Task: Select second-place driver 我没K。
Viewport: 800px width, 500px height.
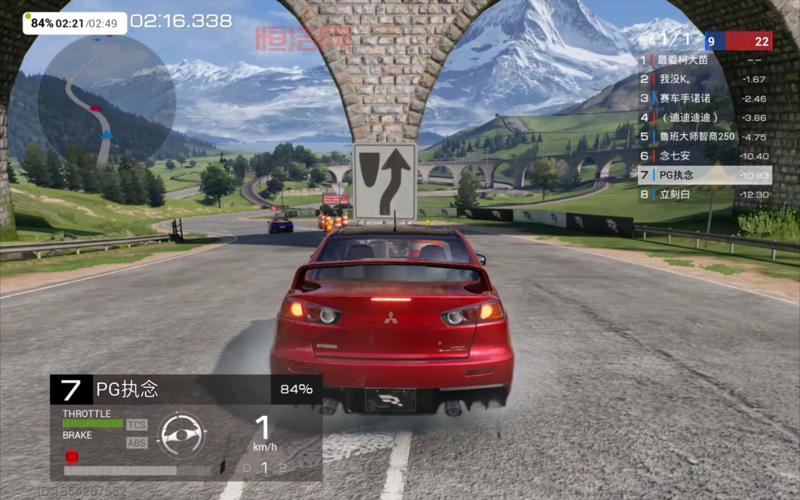Action: pos(704,79)
